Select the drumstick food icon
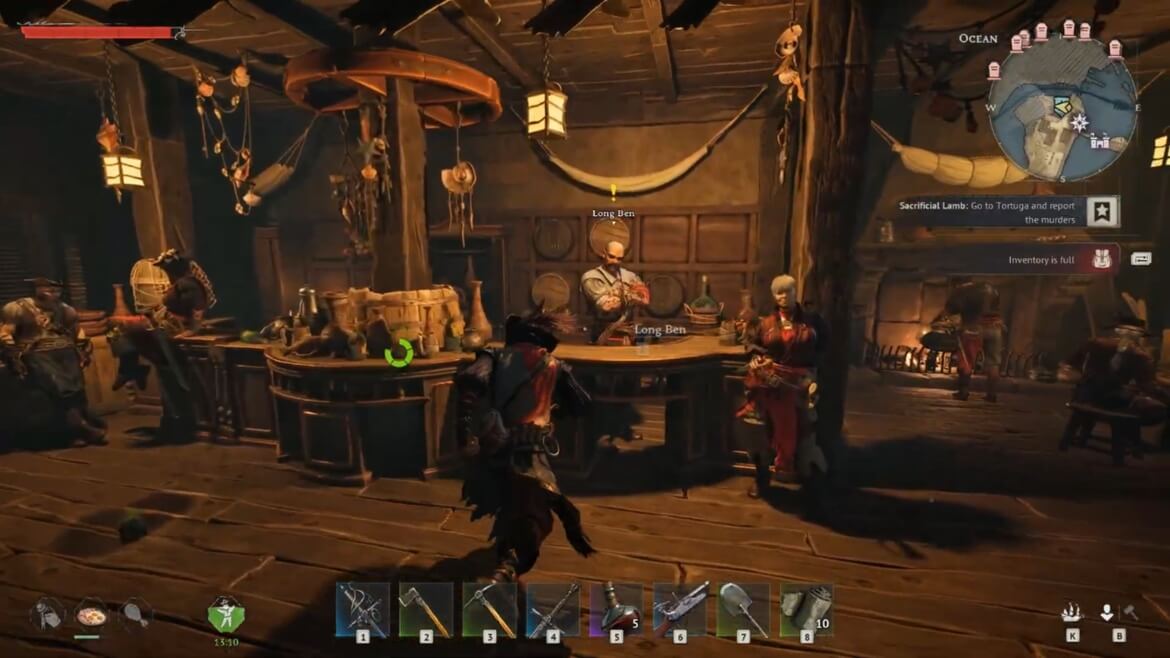 pyautogui.click(x=135, y=613)
